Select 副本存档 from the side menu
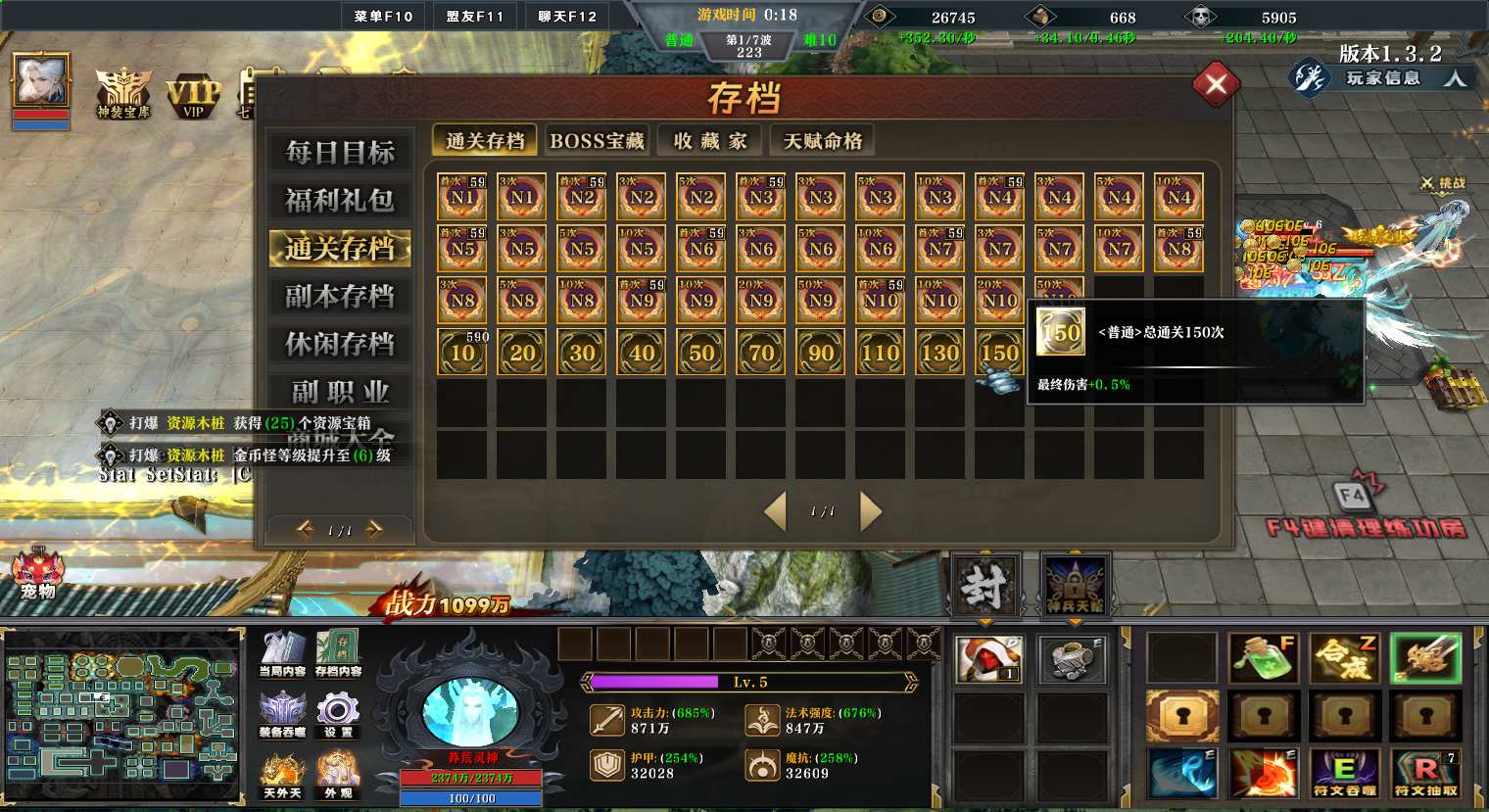 (x=339, y=297)
